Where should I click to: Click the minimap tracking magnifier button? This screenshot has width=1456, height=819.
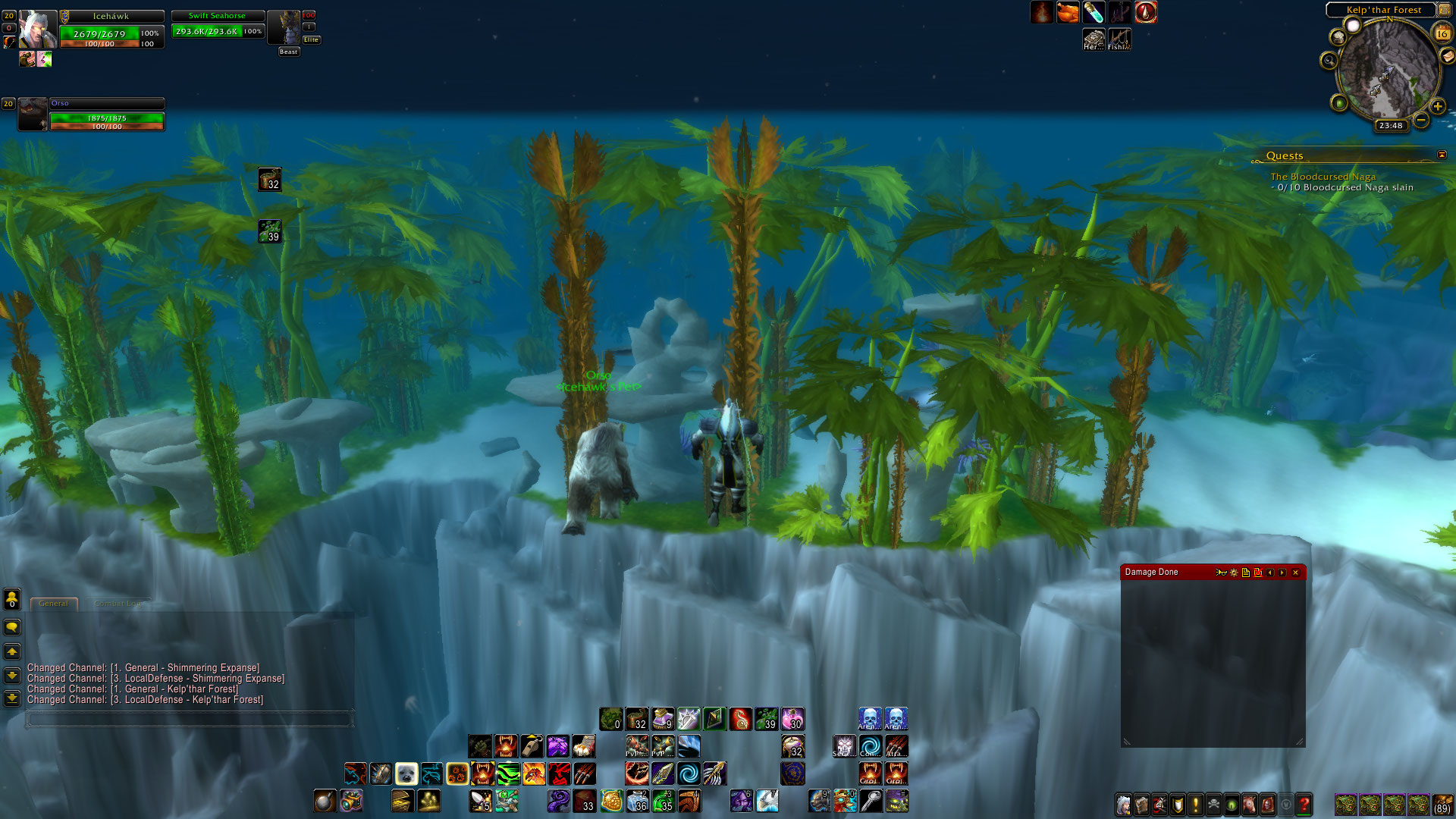pos(1329,60)
